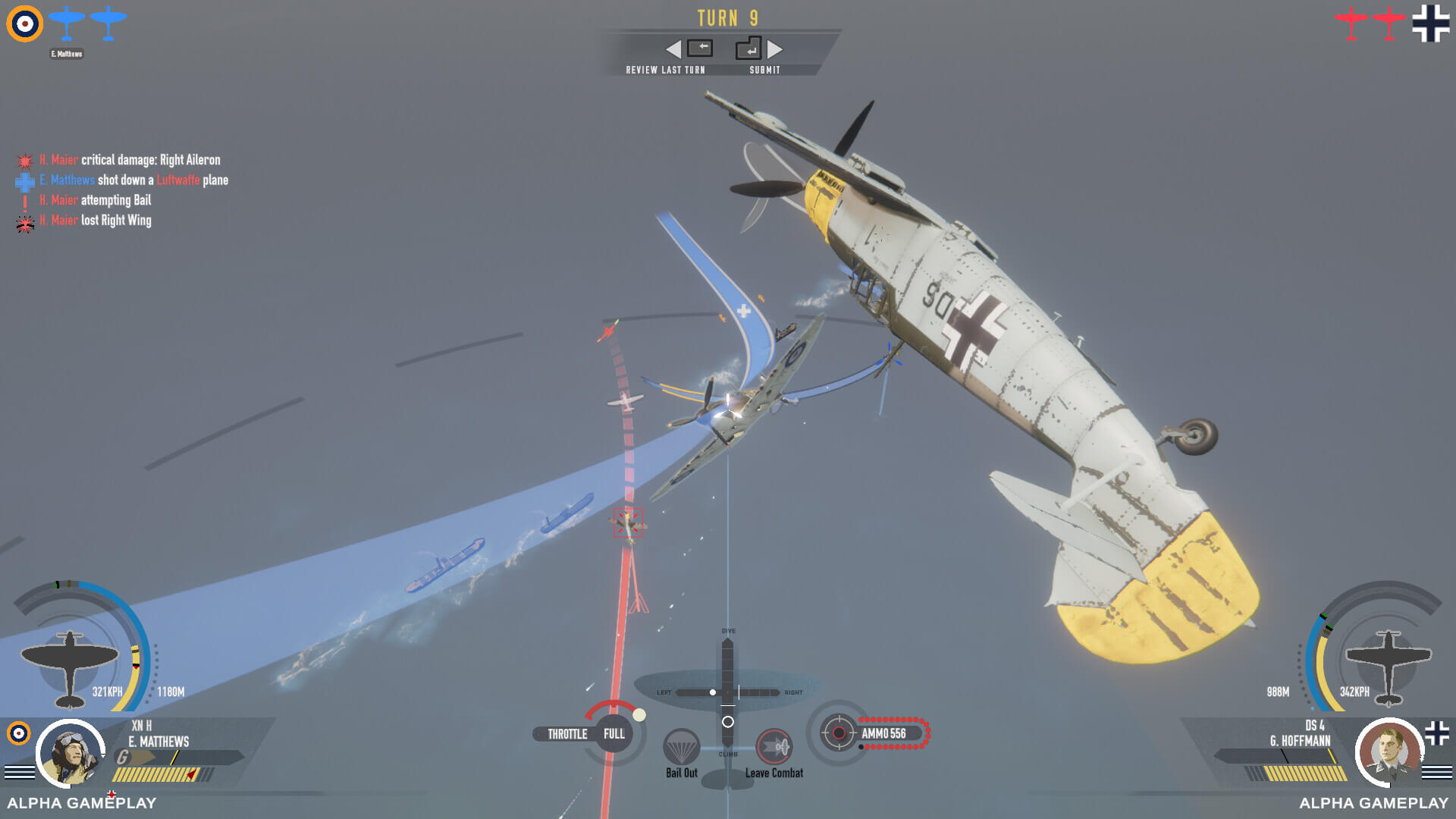This screenshot has height=819, width=1456.
Task: Click the AMMO 556 counter button
Action: click(x=886, y=733)
